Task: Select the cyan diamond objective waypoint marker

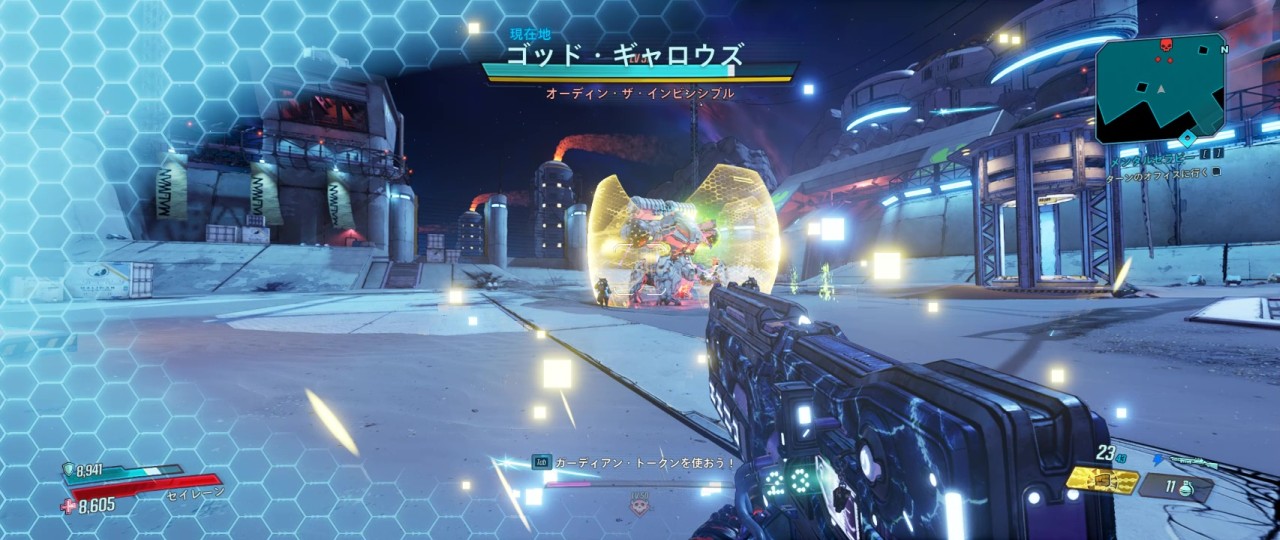Action: tap(1187, 138)
